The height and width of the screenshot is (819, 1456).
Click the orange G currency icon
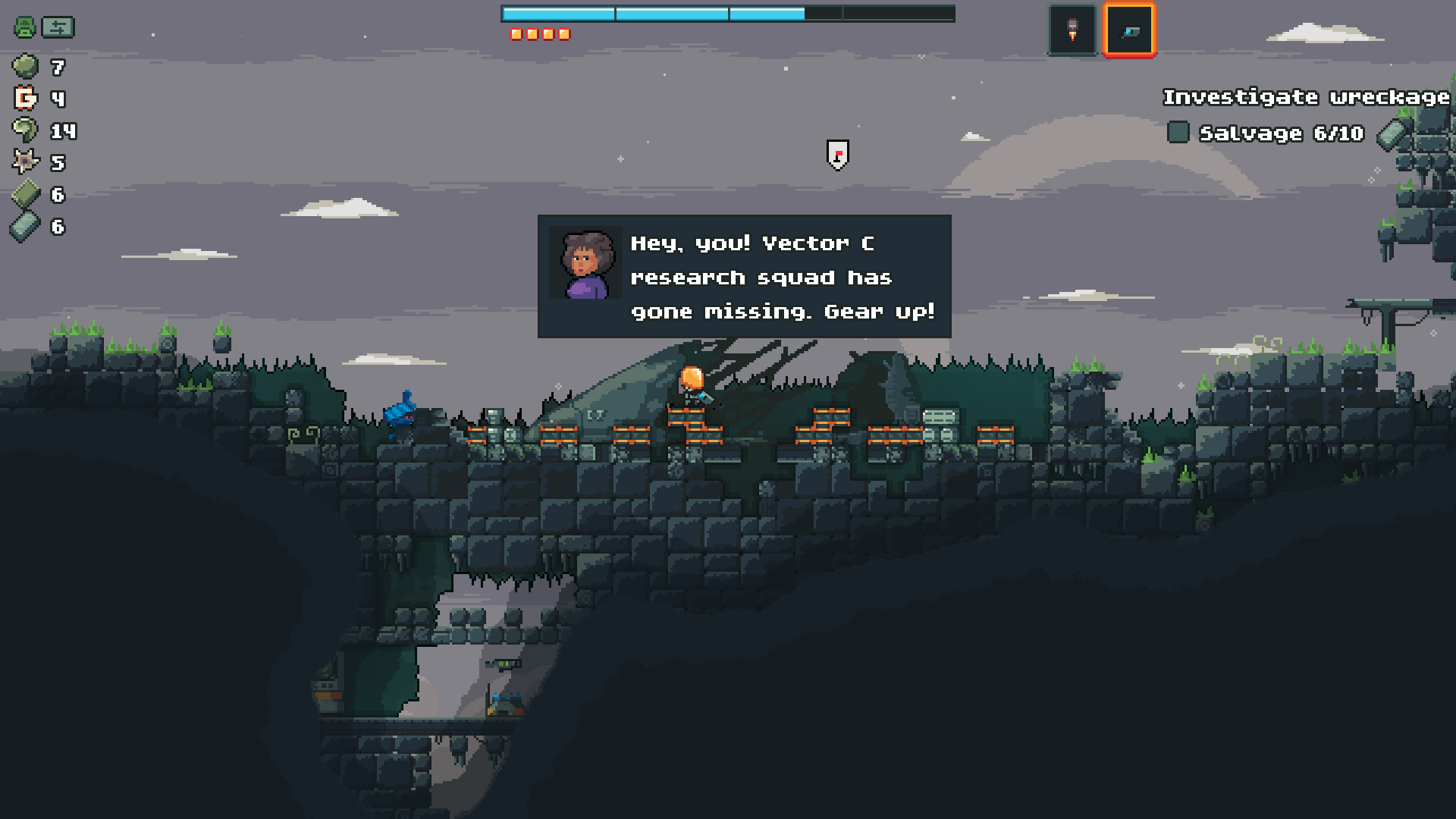coord(24,99)
